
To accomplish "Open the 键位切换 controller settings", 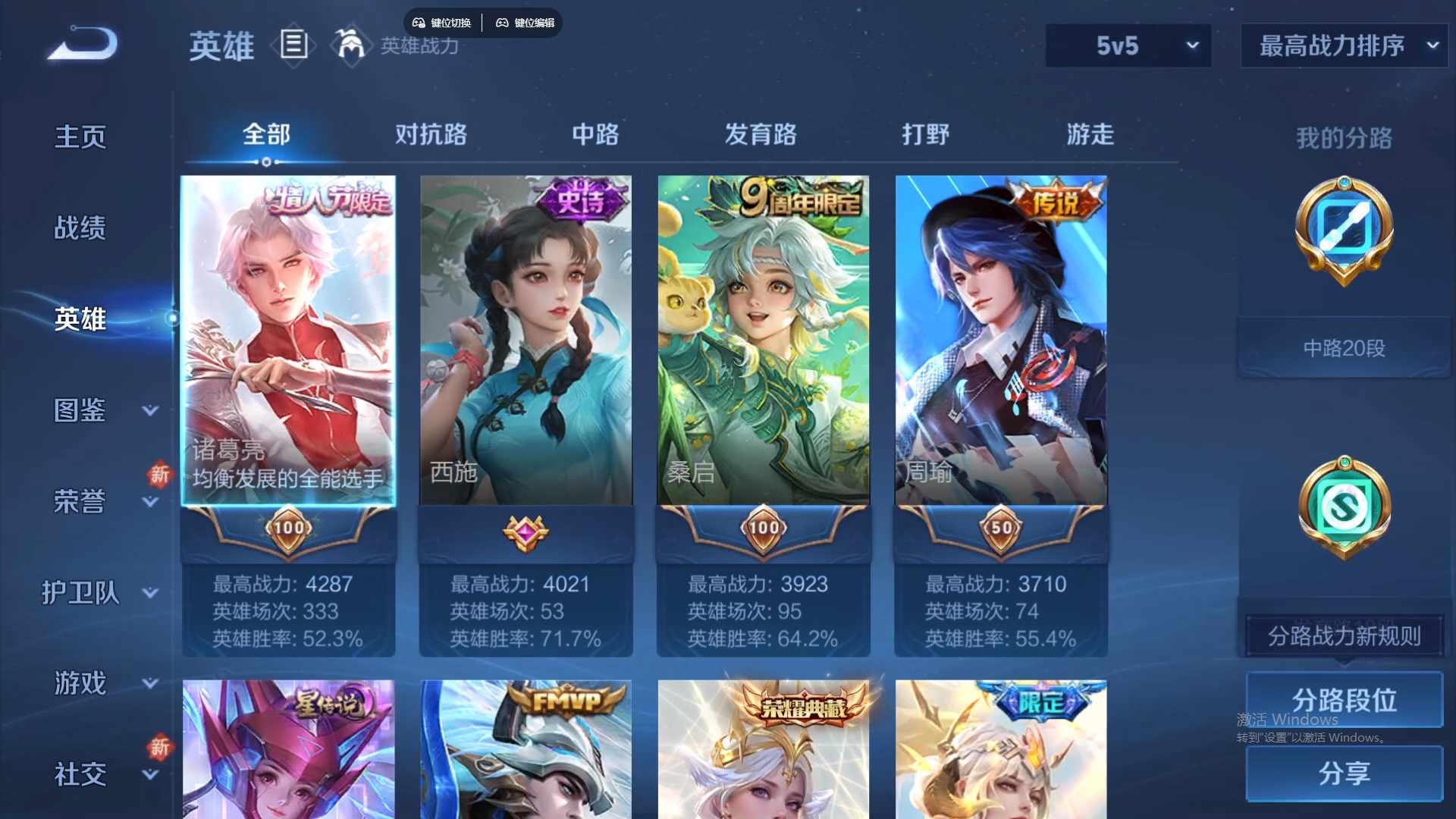I will pyautogui.click(x=441, y=23).
